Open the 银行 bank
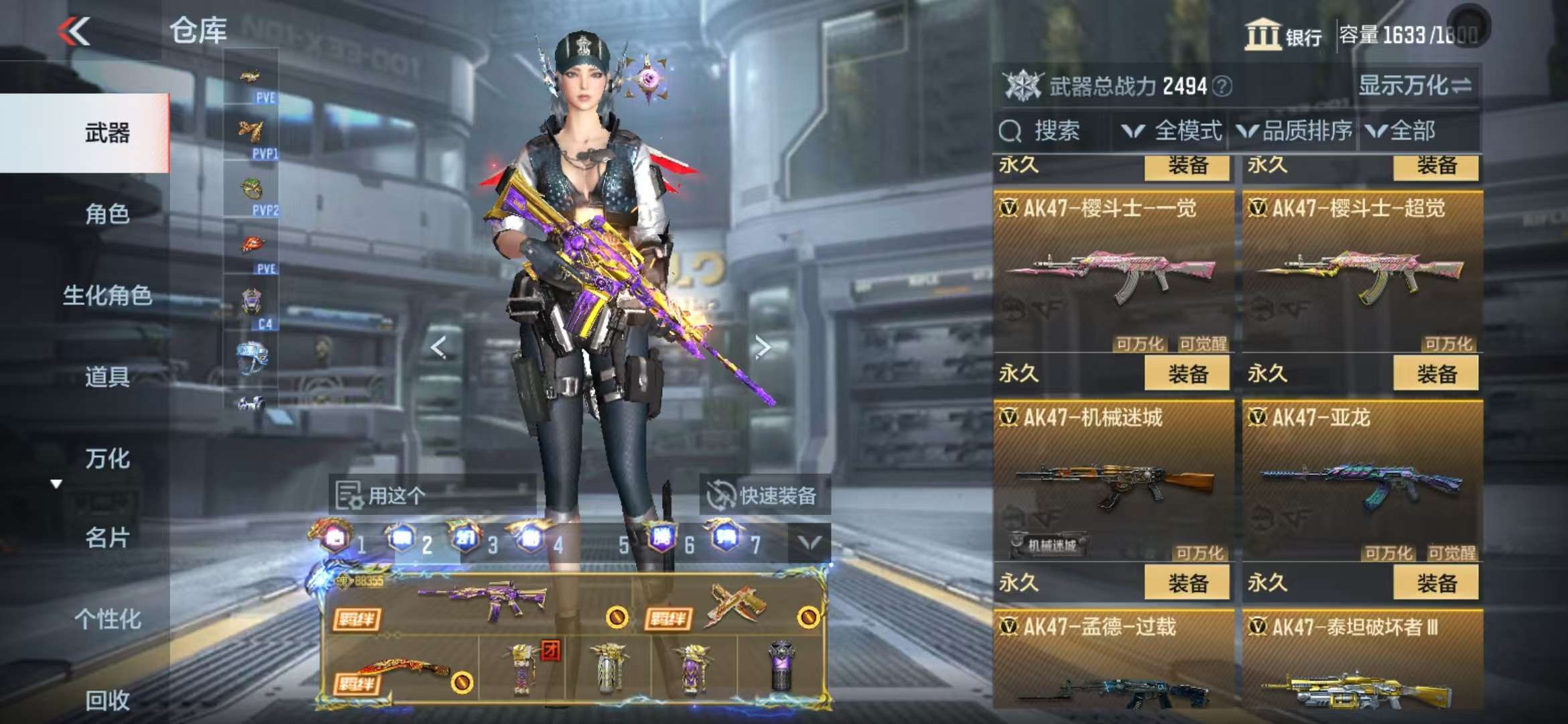This screenshot has width=1568, height=724. [x=1283, y=34]
